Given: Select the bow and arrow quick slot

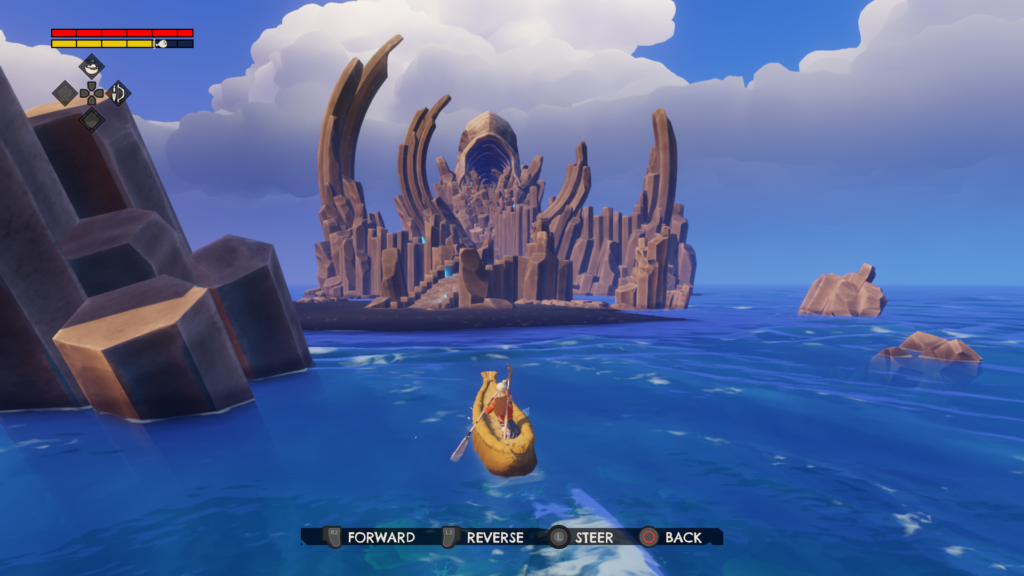Looking at the screenshot, I should pyautogui.click(x=118, y=93).
